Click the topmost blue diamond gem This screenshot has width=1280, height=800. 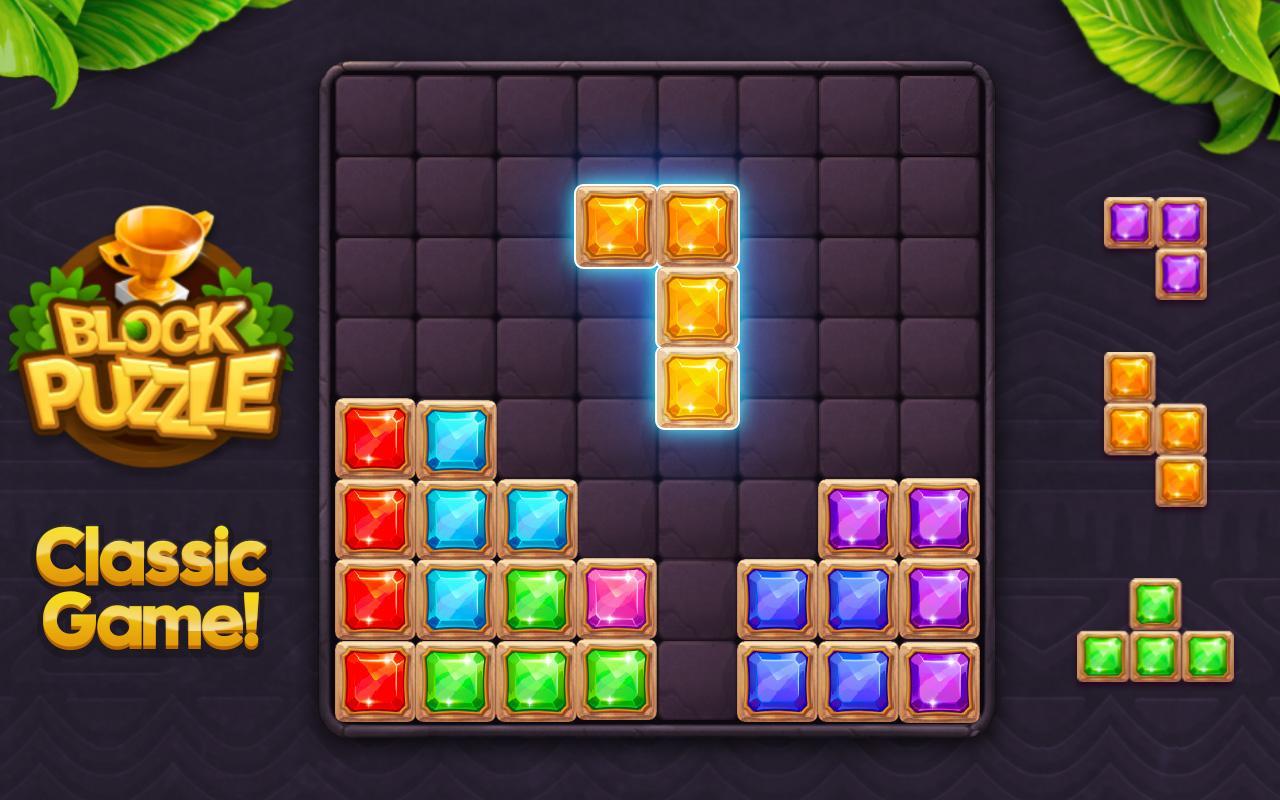(455, 438)
